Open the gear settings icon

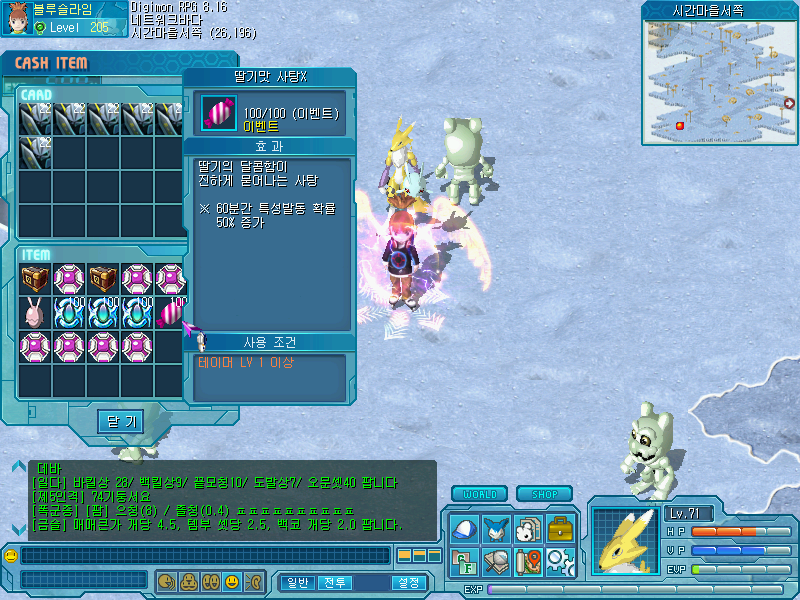pyautogui.click(x=559, y=561)
